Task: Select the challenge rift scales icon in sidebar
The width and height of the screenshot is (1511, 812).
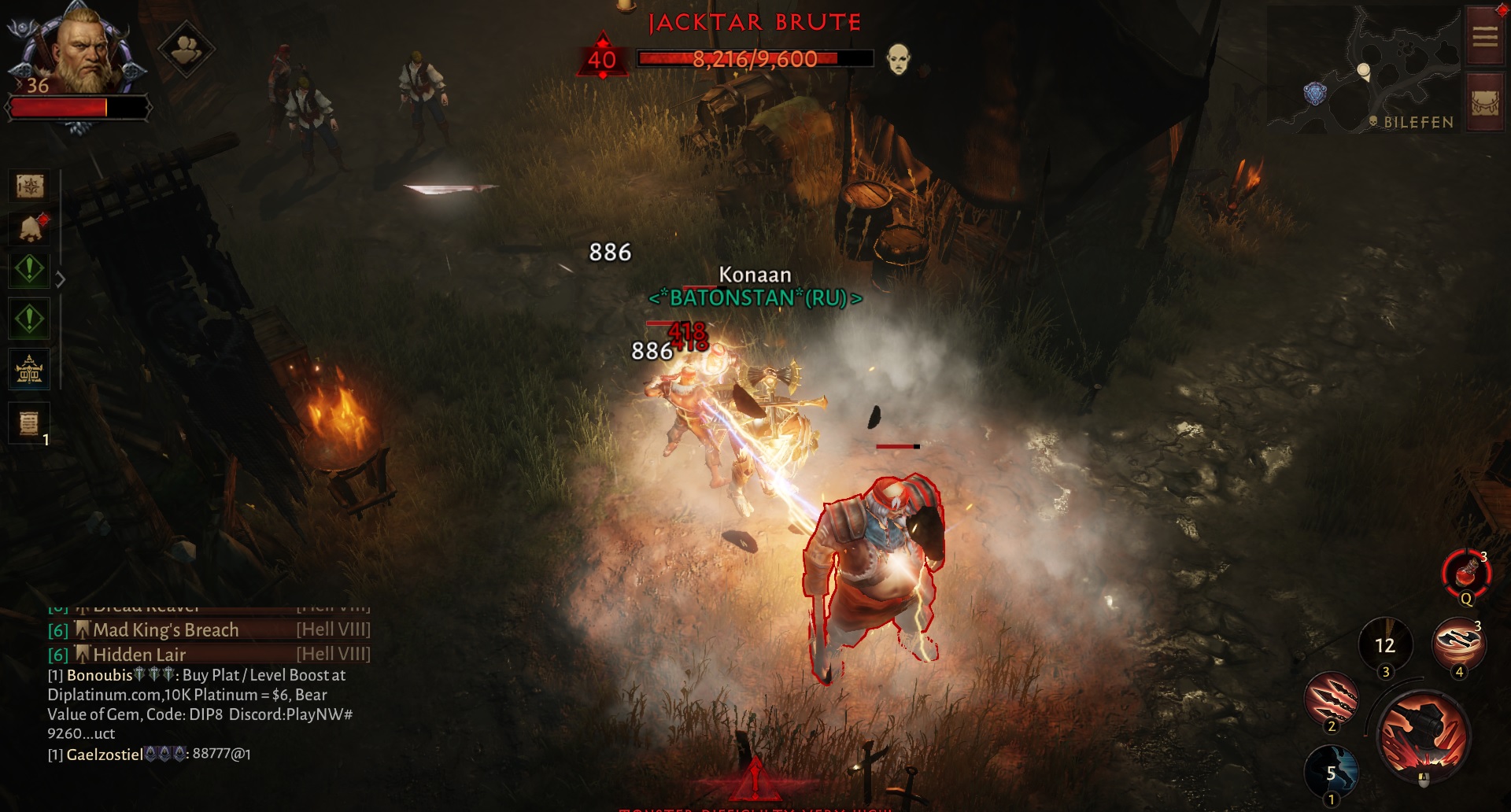Action: pos(28,368)
